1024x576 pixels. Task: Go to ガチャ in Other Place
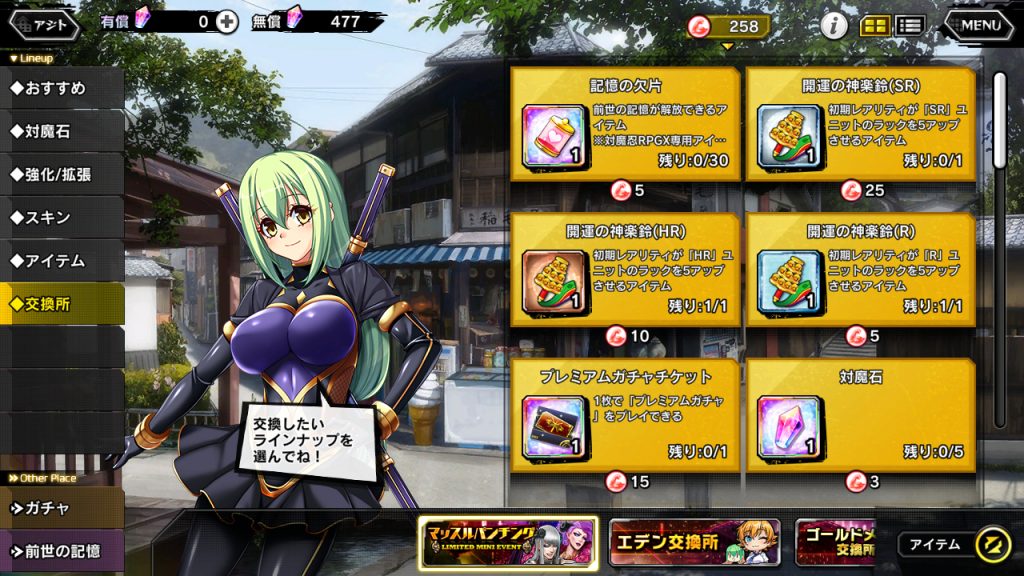pos(62,508)
